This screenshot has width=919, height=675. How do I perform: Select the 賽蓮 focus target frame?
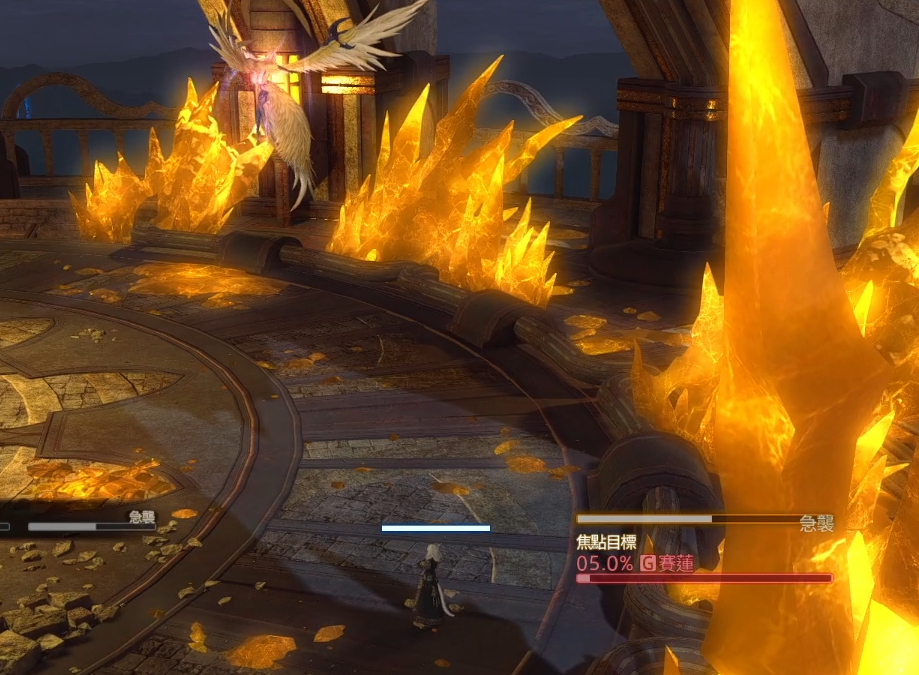[x=675, y=563]
